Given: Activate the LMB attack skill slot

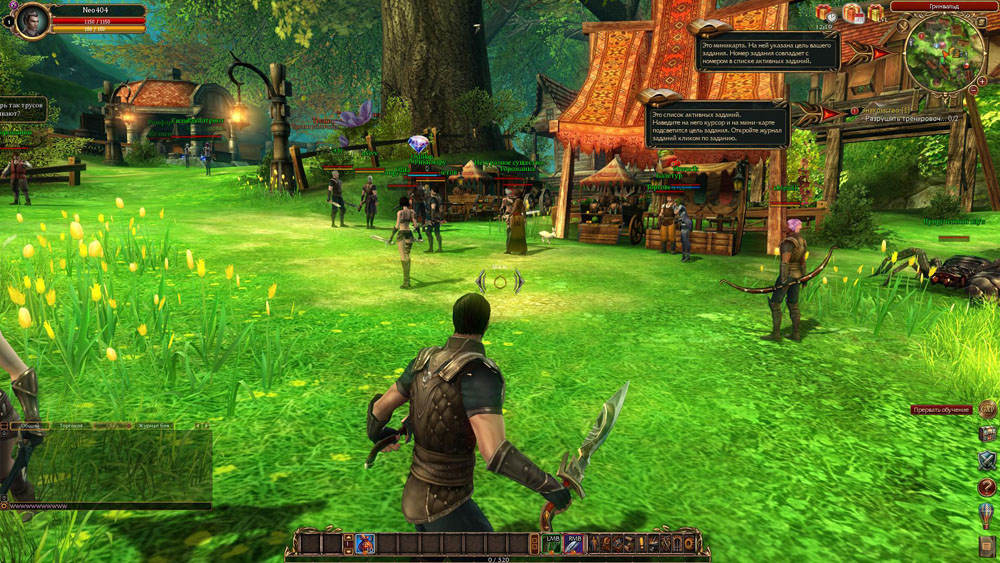Looking at the screenshot, I should 552,543.
